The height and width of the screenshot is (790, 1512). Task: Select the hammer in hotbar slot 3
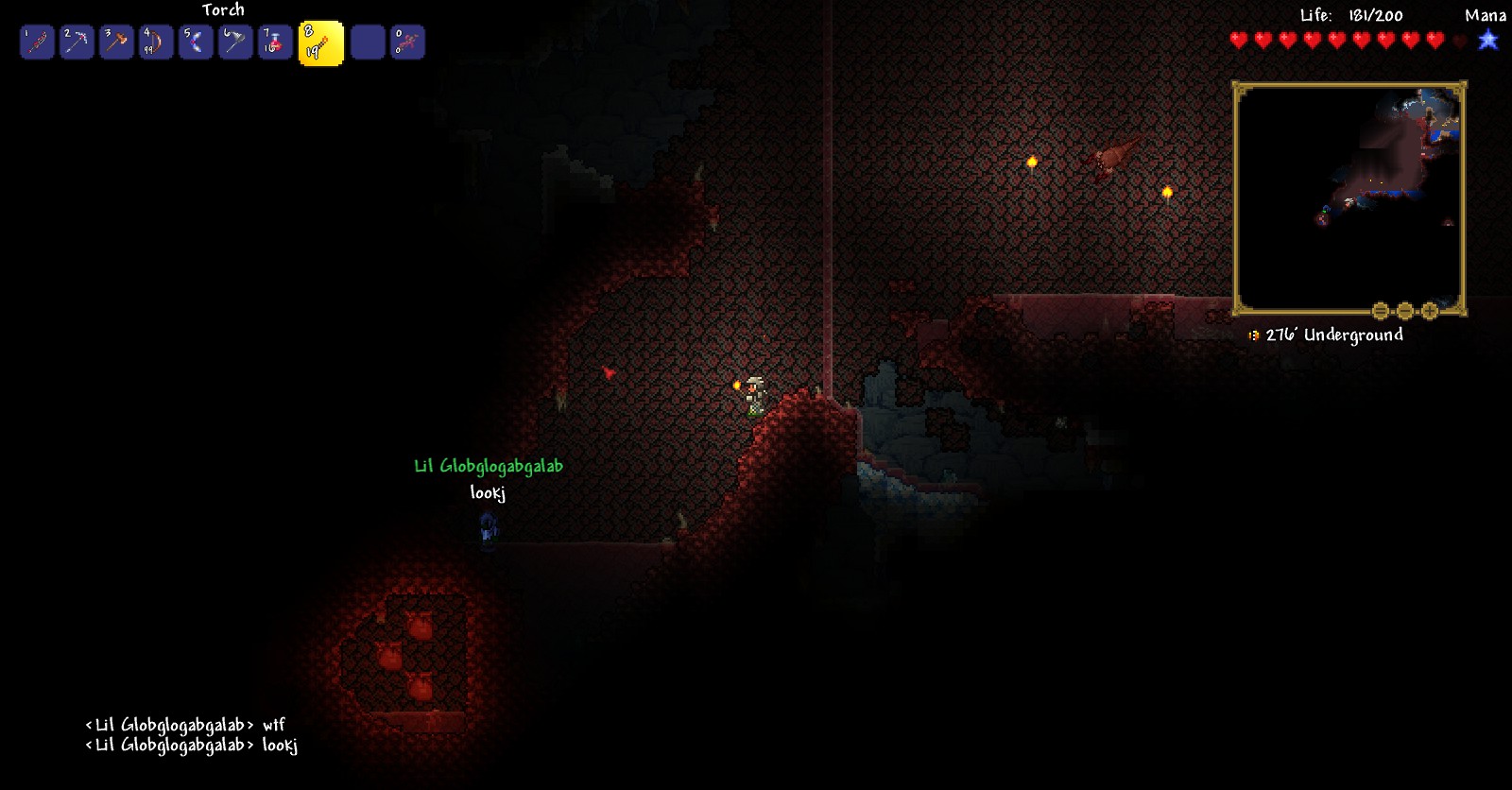116,42
